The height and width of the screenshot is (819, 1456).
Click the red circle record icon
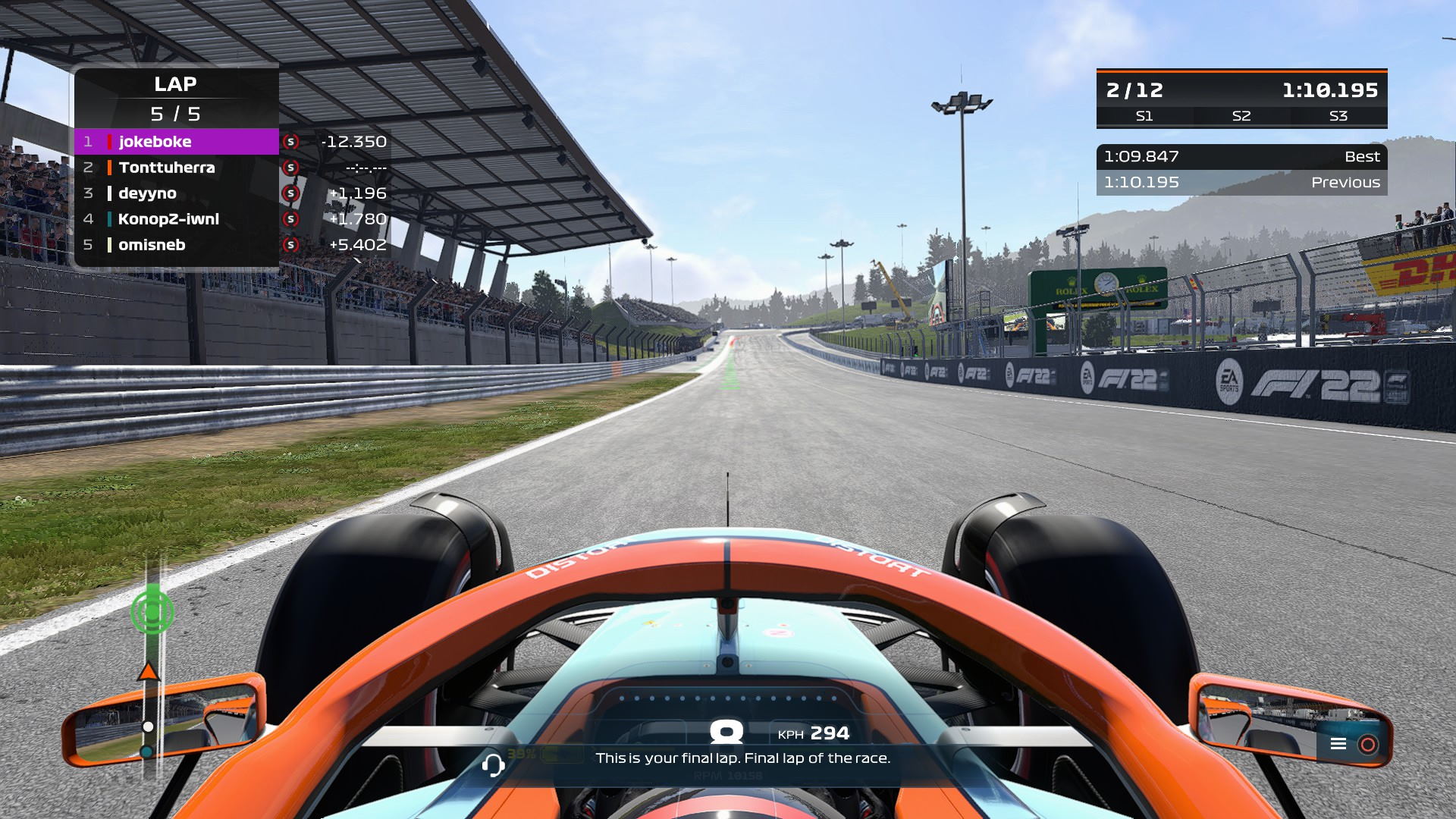1368,744
